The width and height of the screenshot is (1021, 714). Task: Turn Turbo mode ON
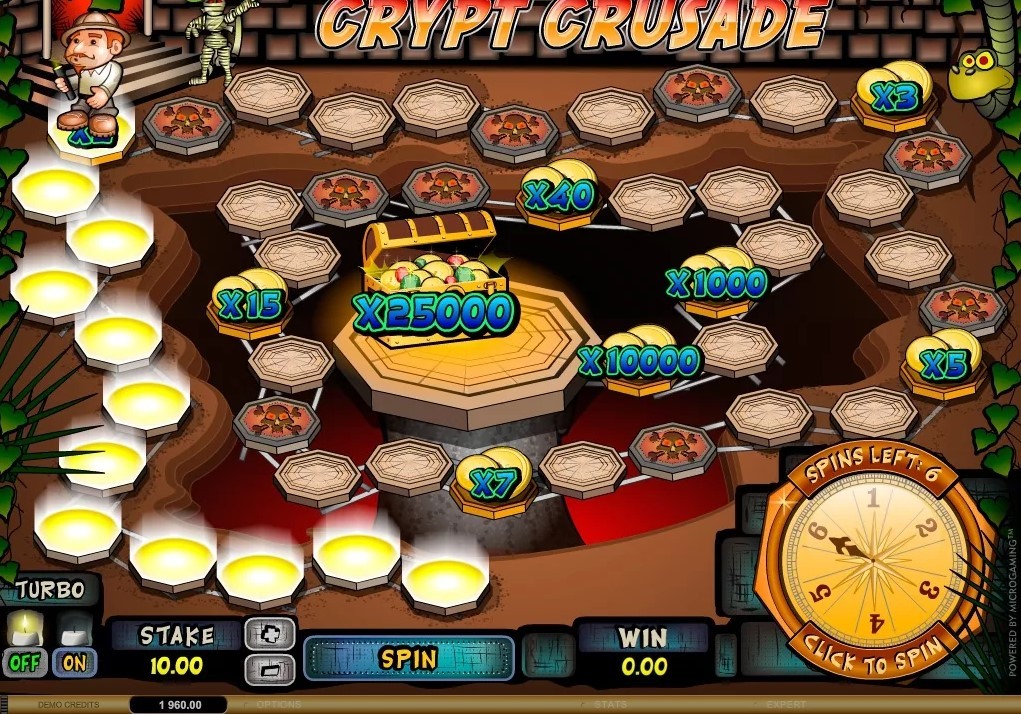[75, 661]
